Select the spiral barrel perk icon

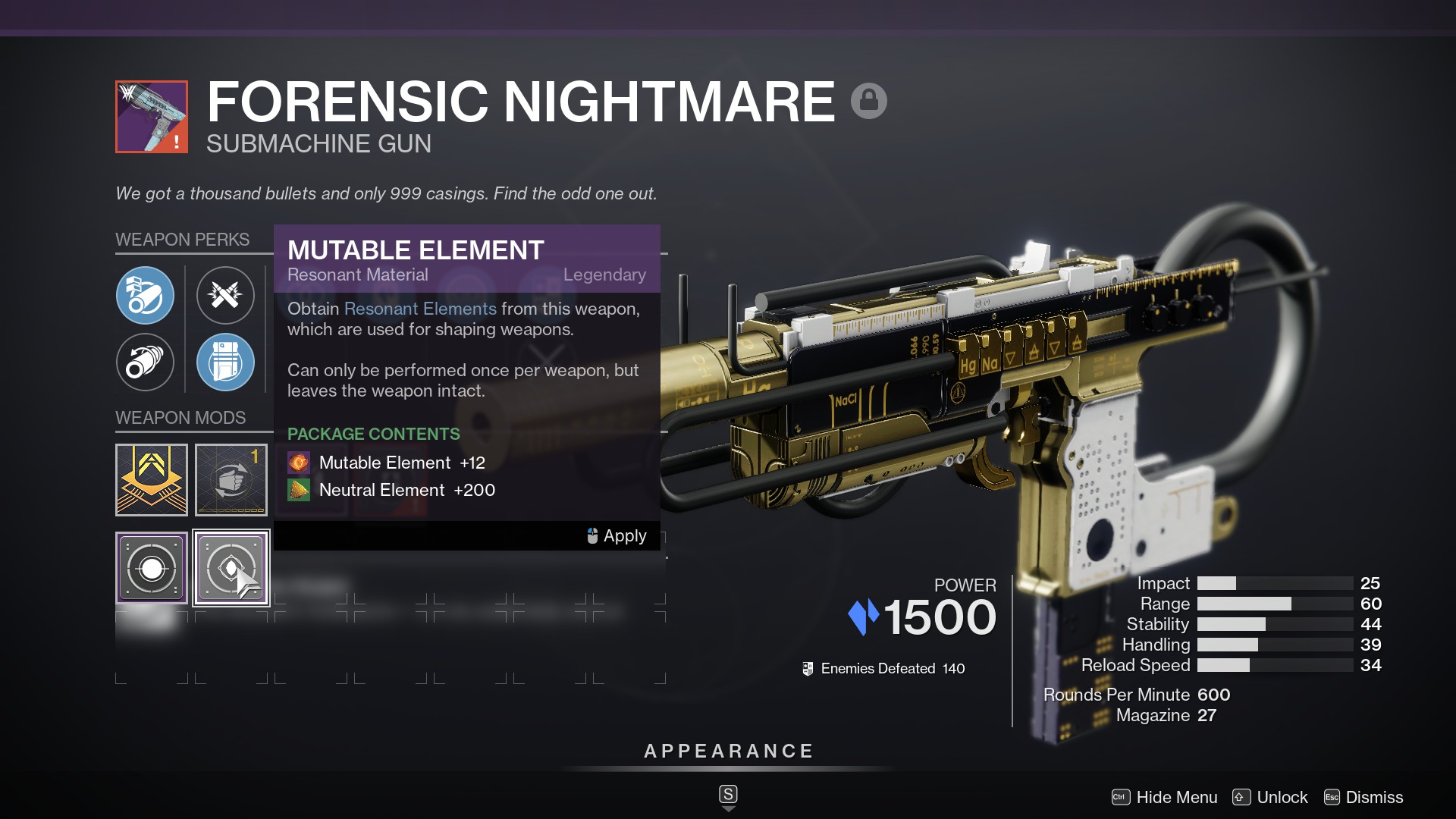146,362
